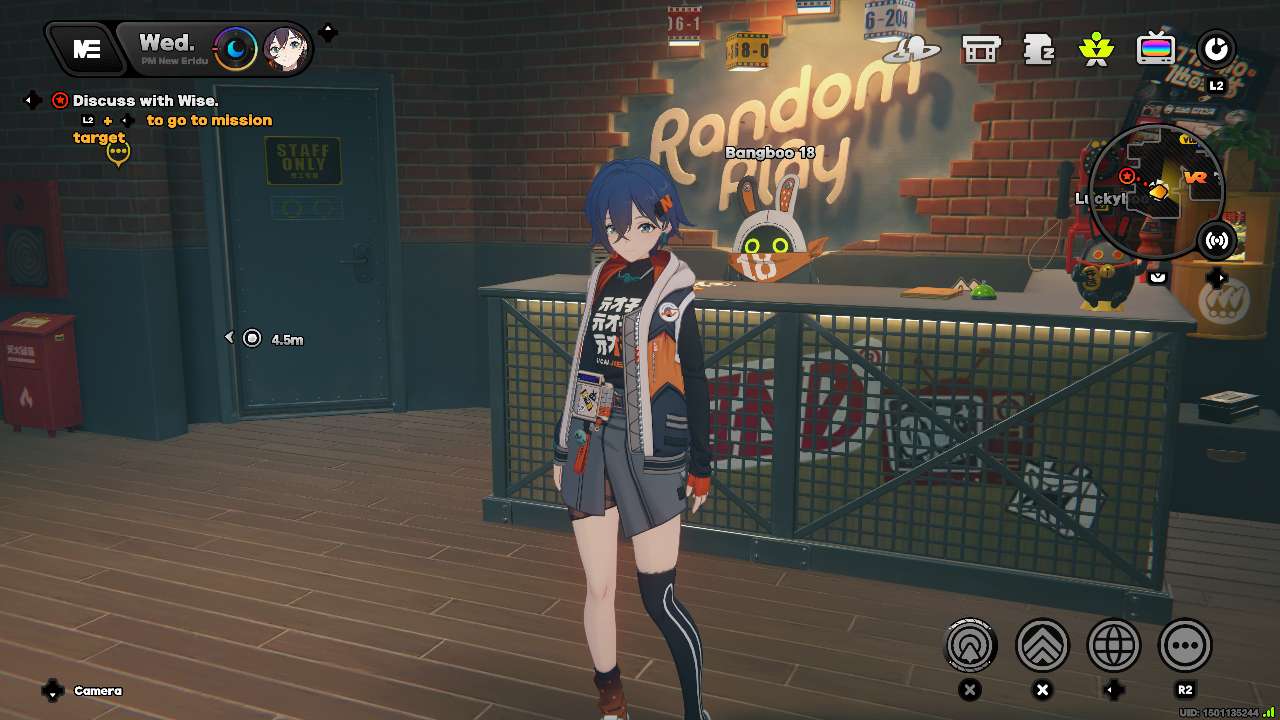
Task: Activate the triple chevron button
Action: tap(1043, 645)
